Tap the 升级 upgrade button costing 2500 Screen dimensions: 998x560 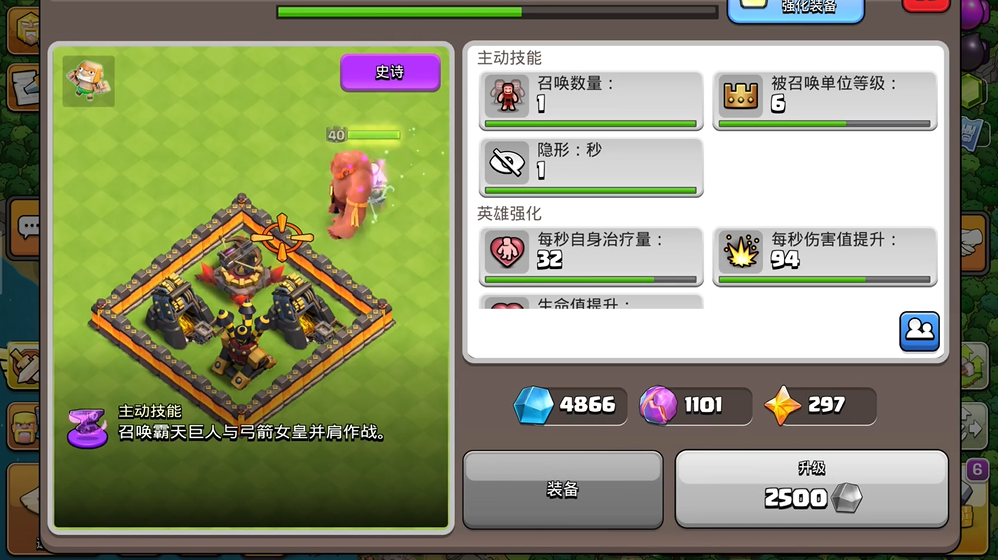(811, 488)
